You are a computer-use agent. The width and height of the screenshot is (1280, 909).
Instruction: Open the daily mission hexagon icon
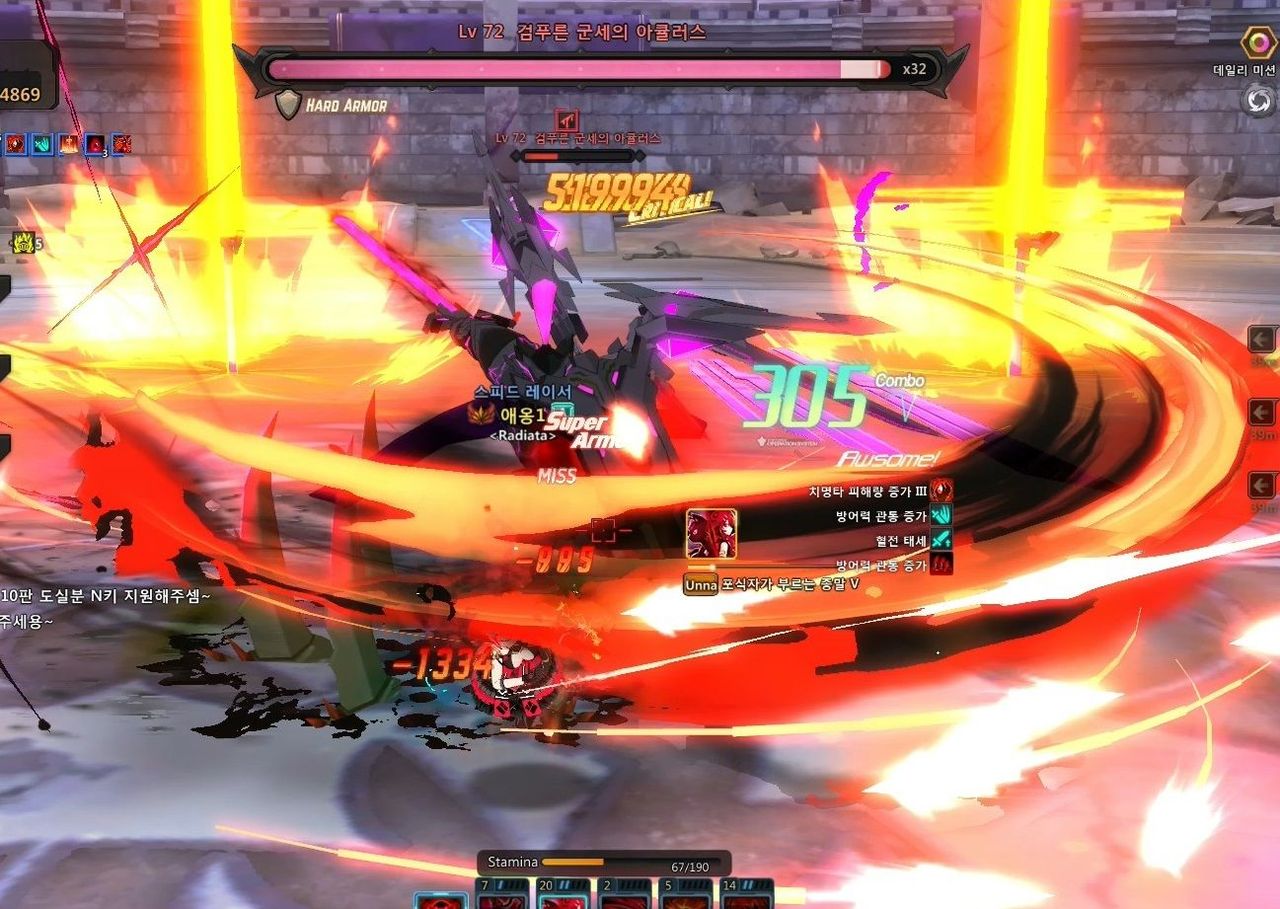point(1257,44)
